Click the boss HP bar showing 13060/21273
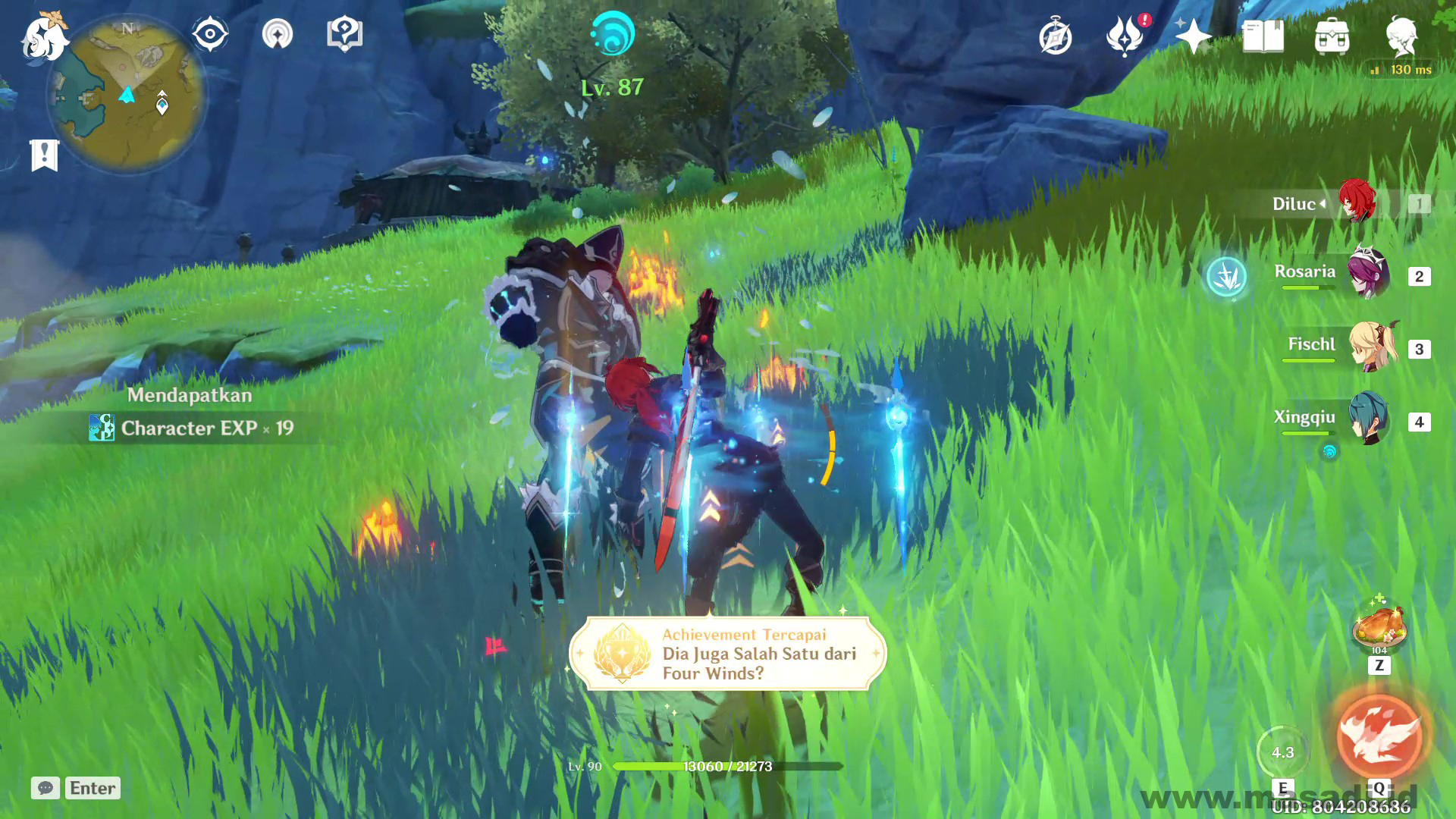This screenshot has width=1456, height=819. [x=726, y=766]
